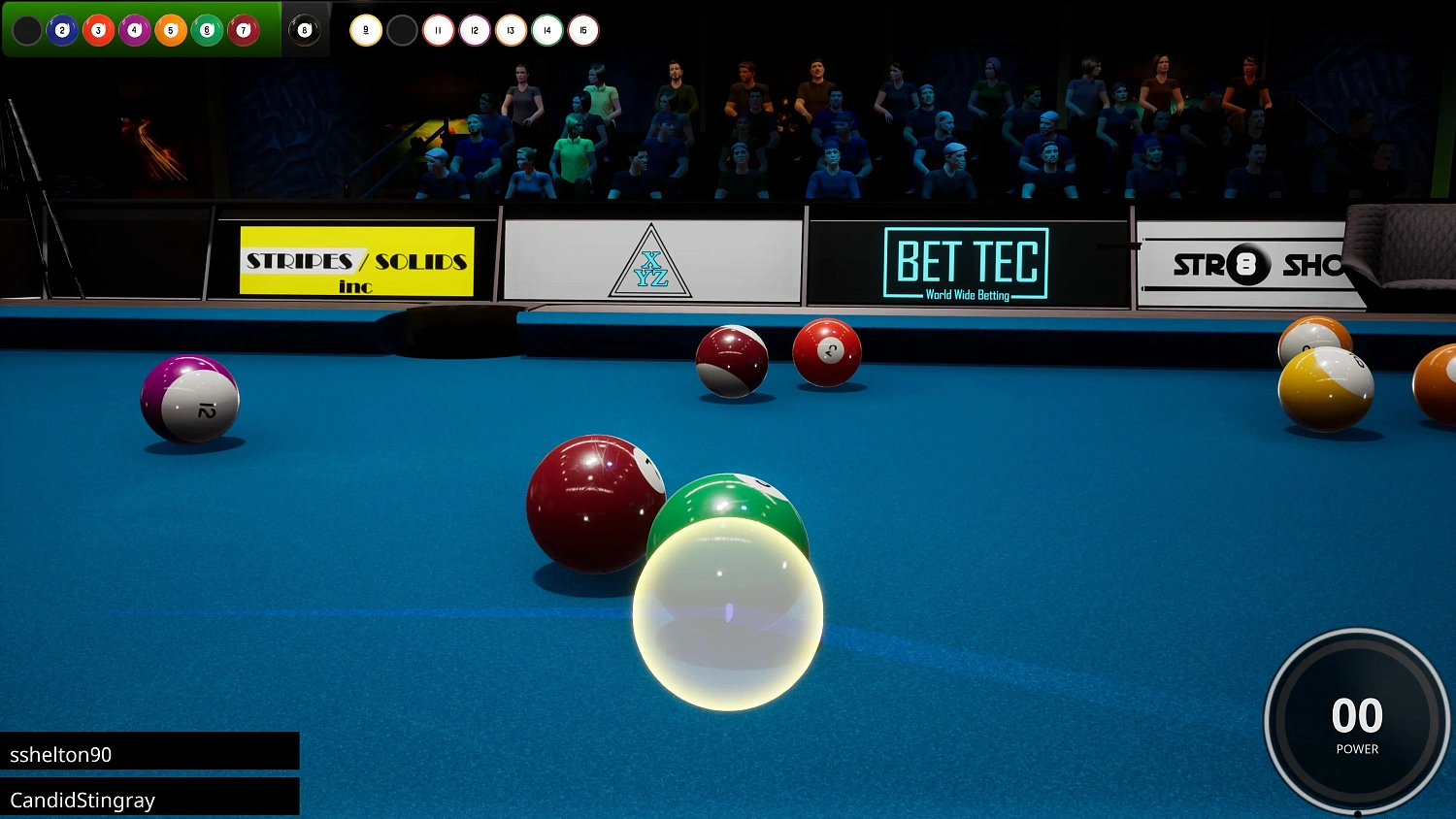Click the darkened empty slot left of the 2-ball
1456x819 pixels.
[x=27, y=30]
